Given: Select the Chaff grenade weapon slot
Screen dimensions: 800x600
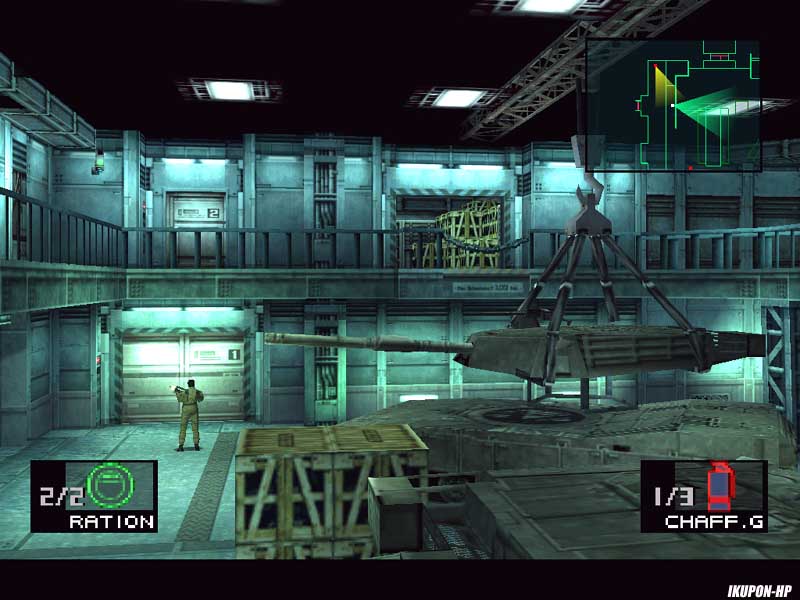Looking at the screenshot, I should pos(704,496).
